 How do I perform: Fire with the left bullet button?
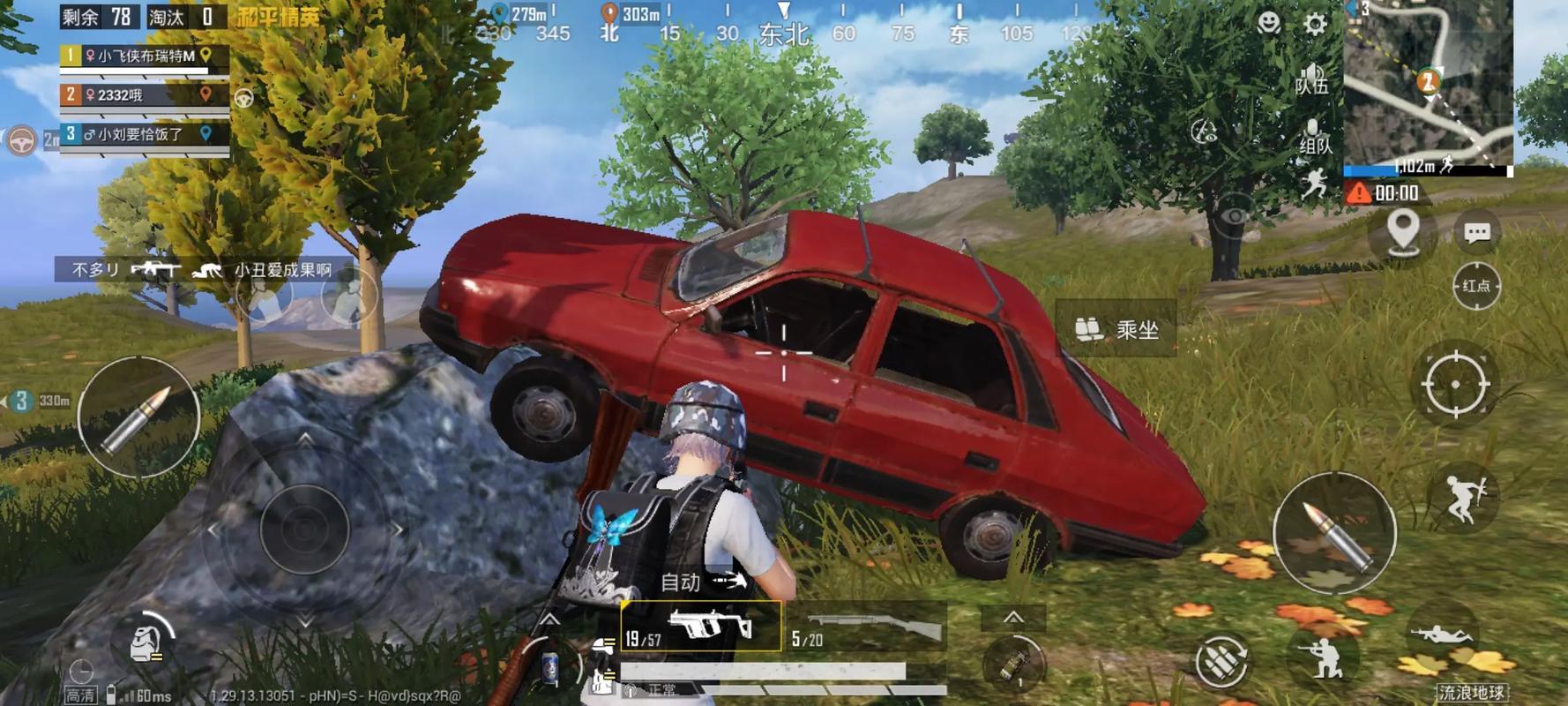coord(138,418)
